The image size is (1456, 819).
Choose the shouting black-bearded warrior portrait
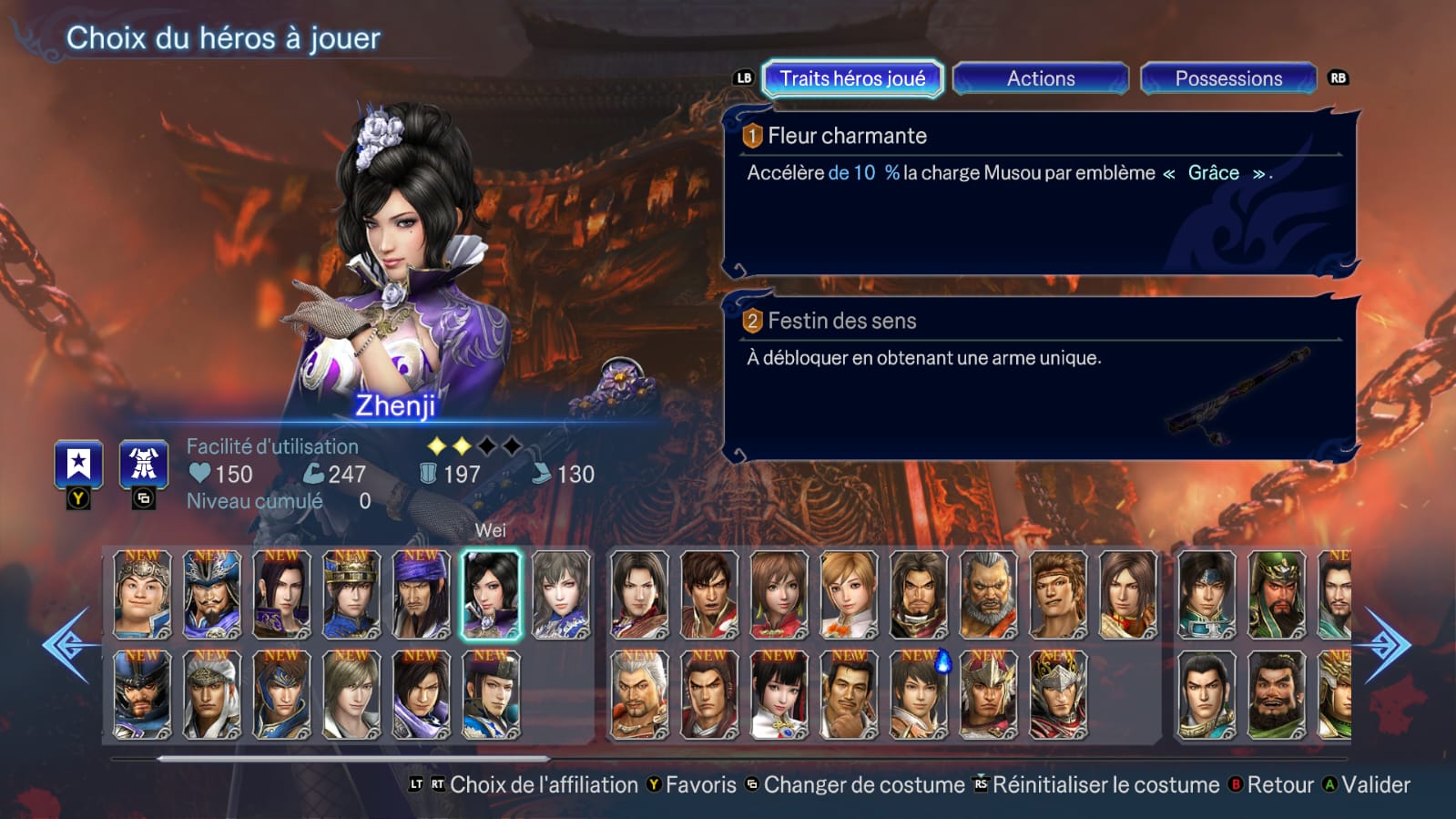(x=1276, y=694)
